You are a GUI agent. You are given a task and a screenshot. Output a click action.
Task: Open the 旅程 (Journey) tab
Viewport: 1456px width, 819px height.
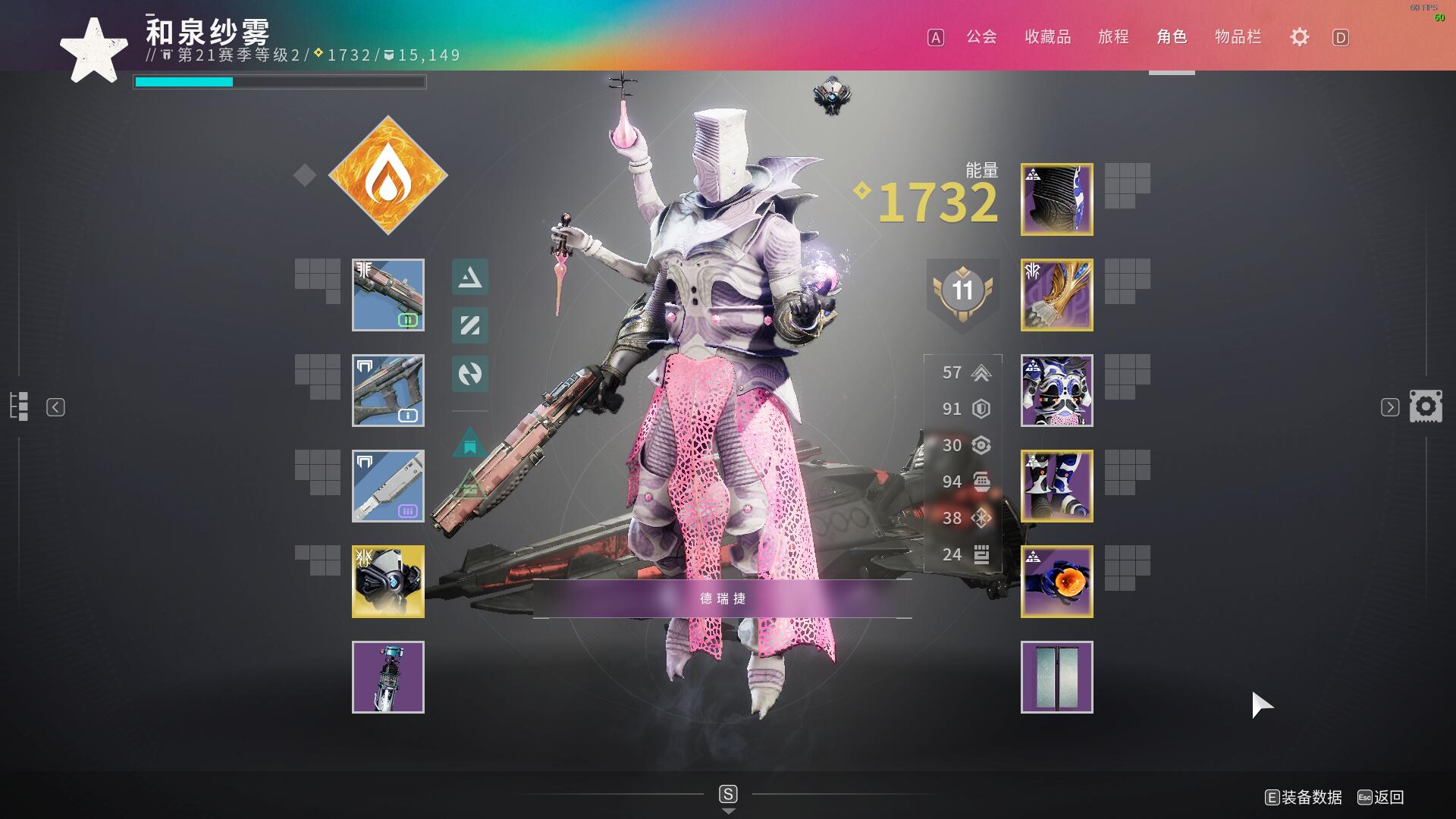coord(1113,37)
